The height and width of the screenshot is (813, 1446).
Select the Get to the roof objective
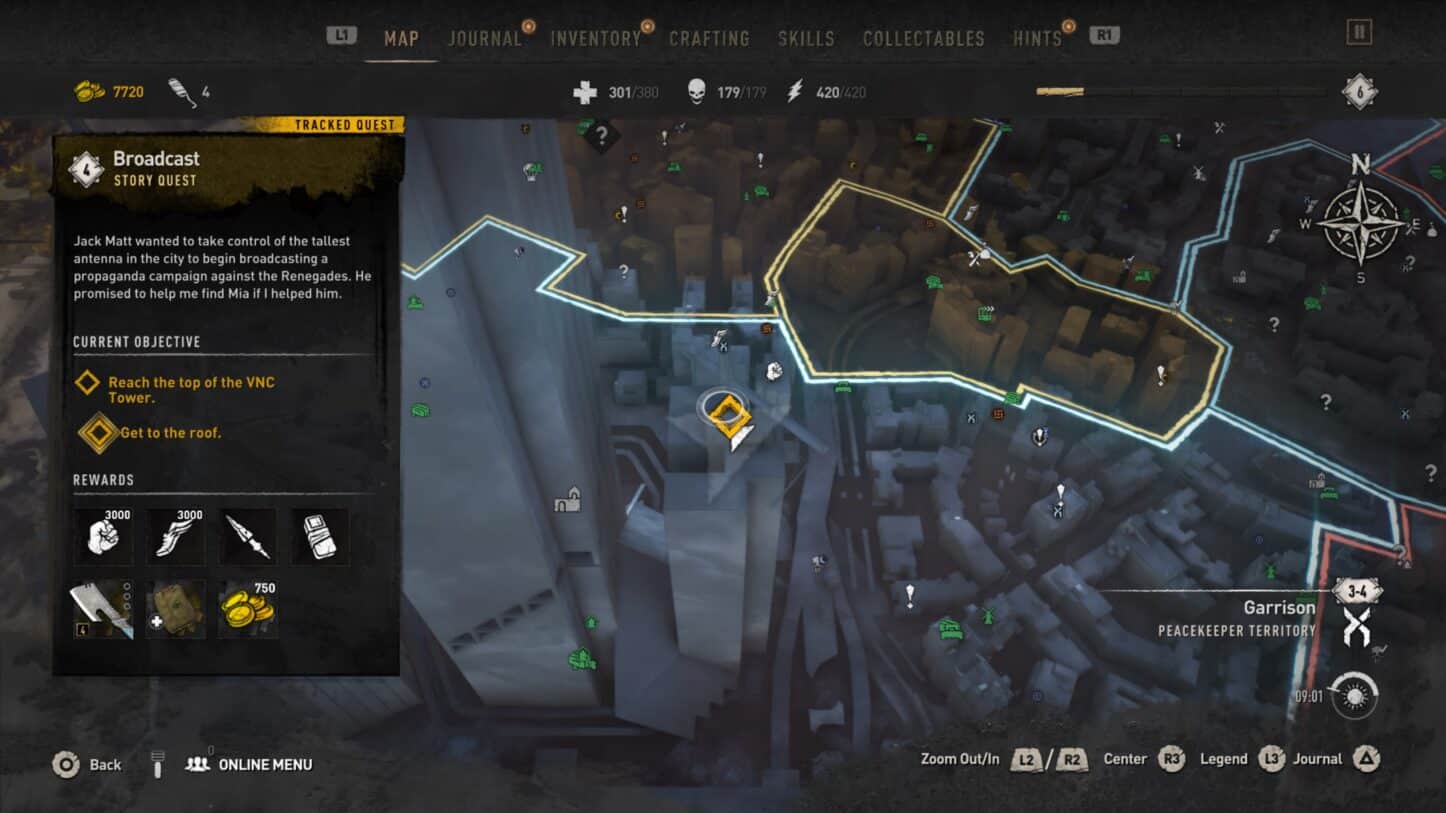[x=170, y=433]
